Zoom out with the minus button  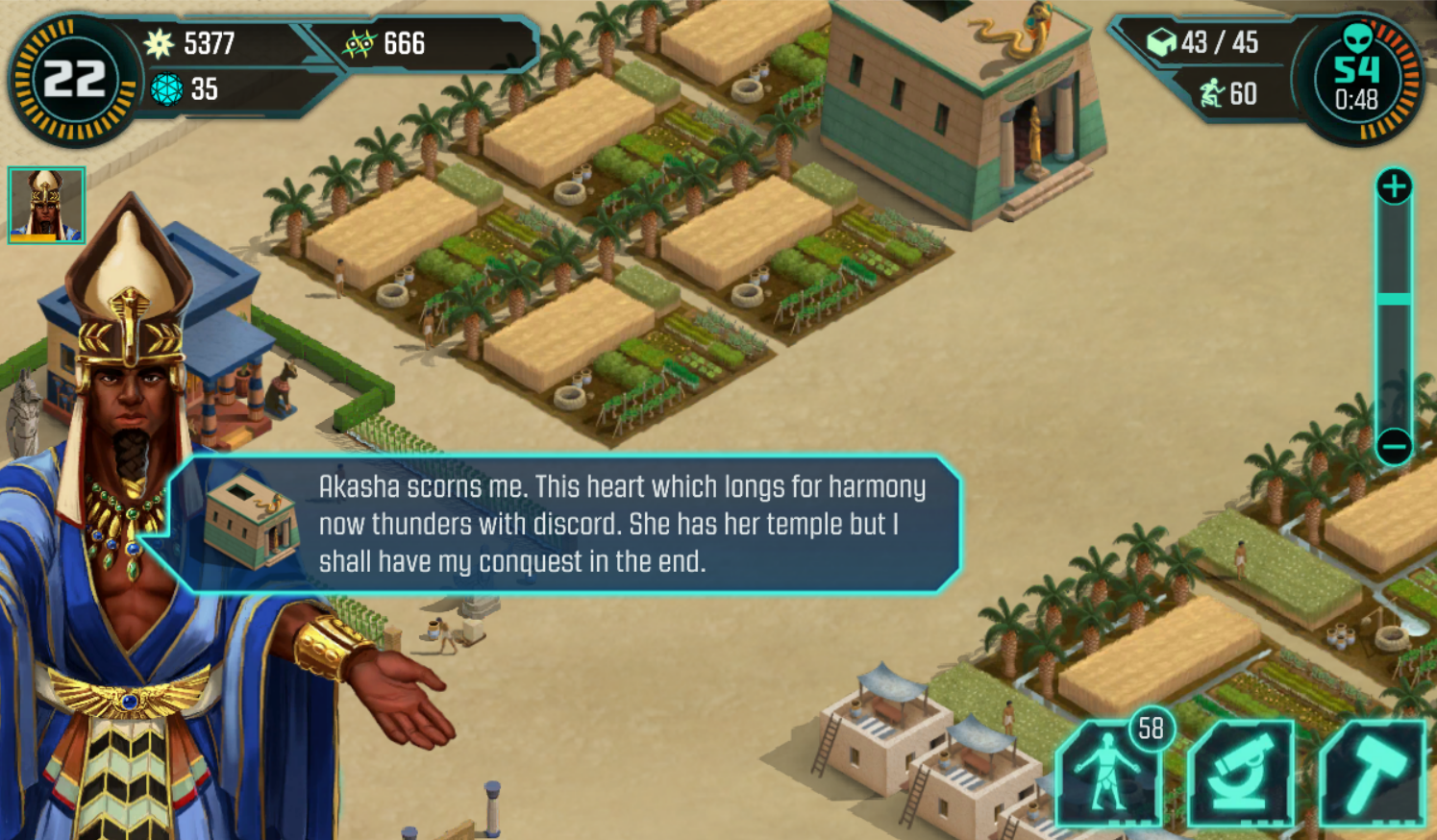click(x=1394, y=446)
